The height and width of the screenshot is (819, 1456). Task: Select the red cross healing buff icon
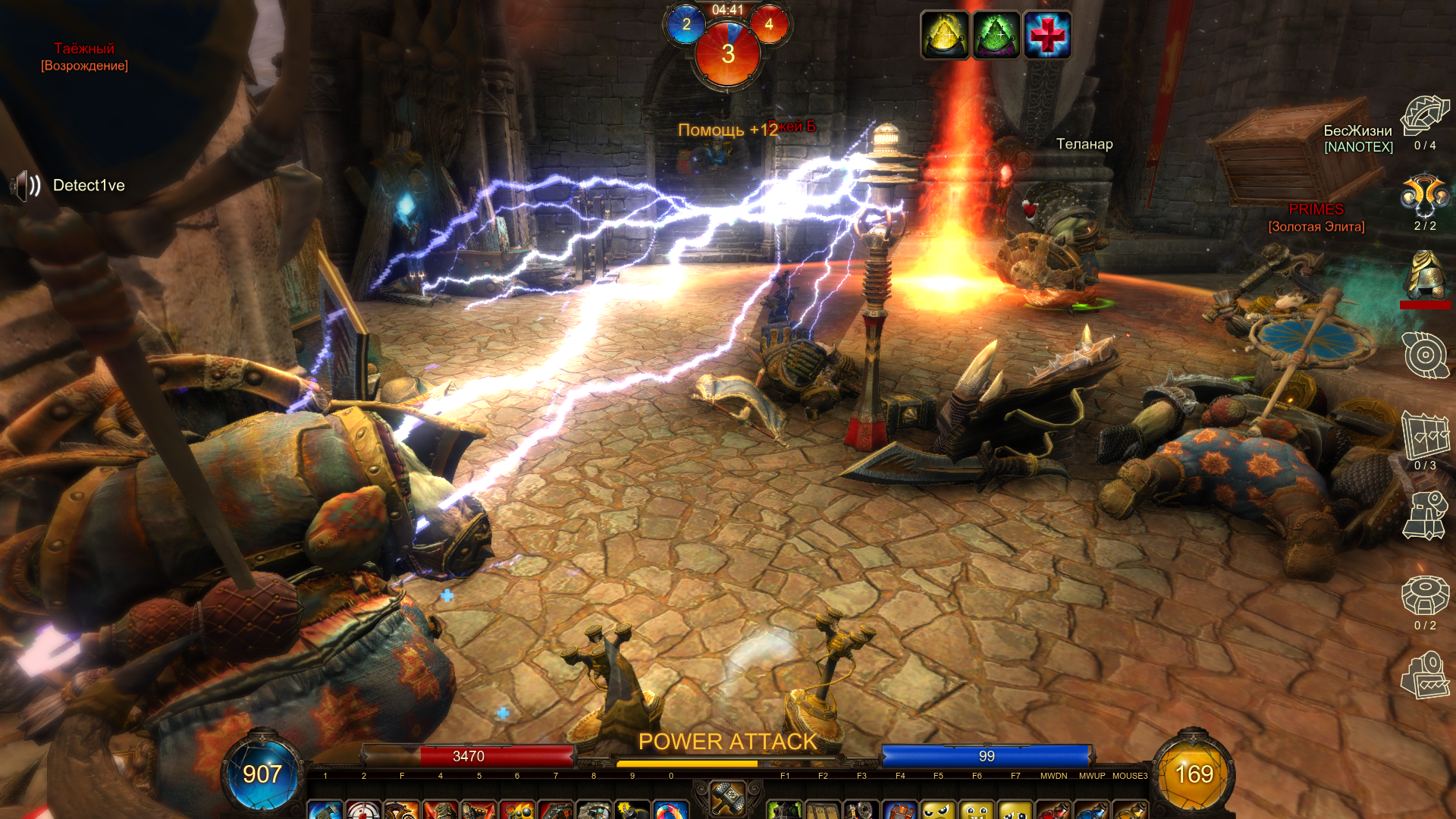coord(1047,35)
